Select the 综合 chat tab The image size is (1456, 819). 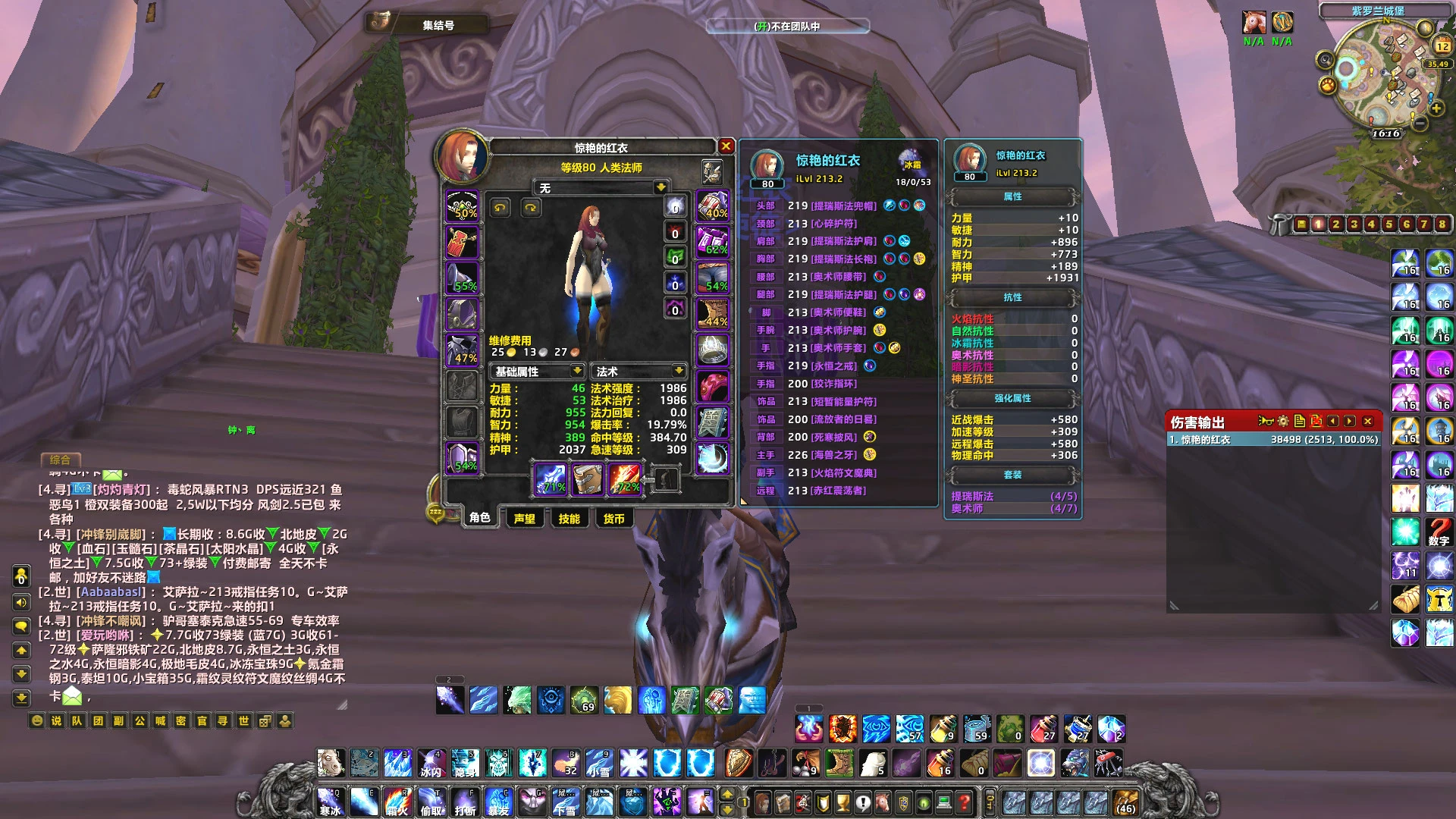(60, 460)
